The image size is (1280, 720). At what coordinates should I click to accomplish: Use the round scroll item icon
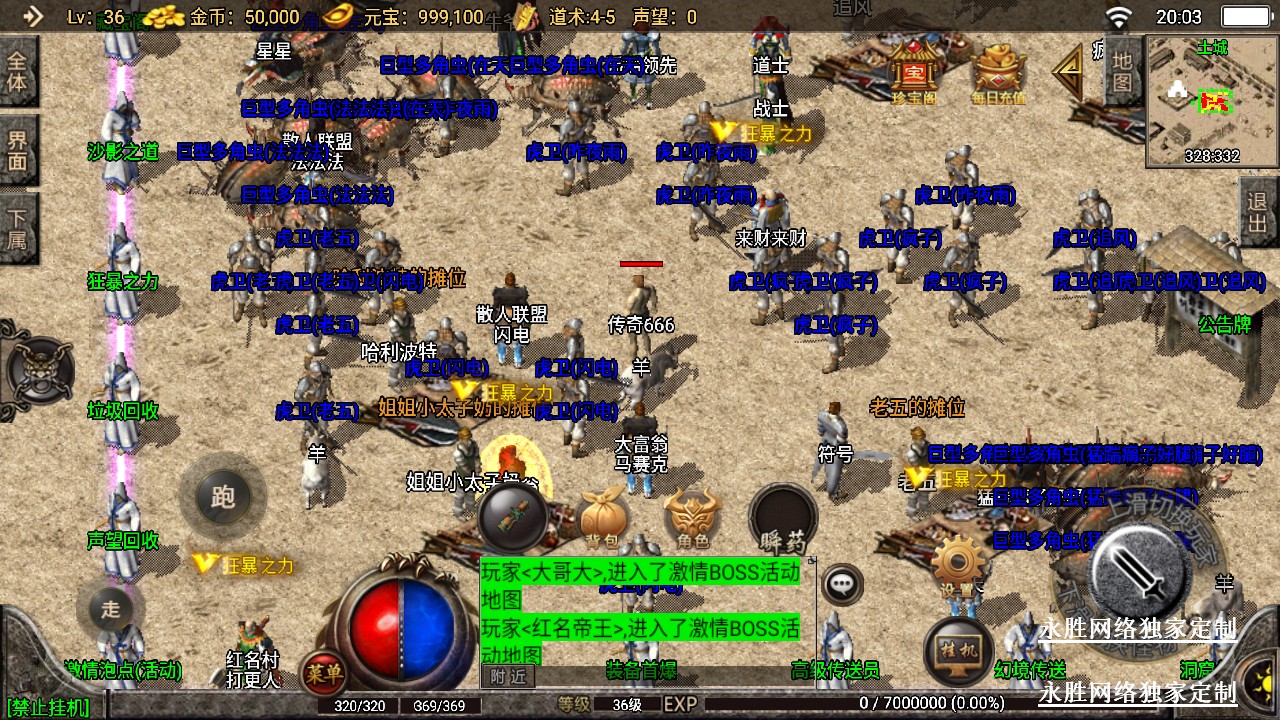tap(513, 517)
